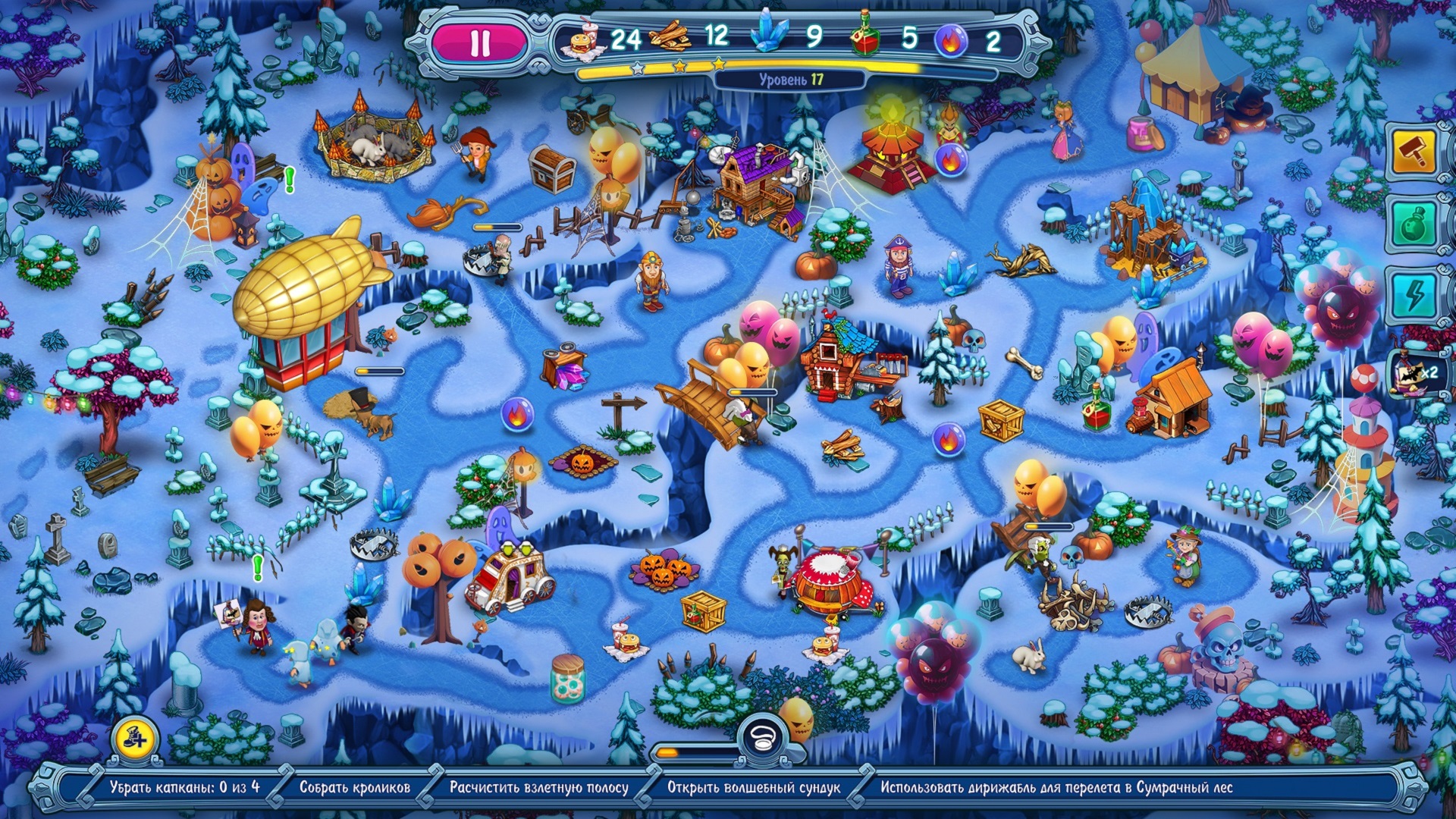
Task: Use the green potion flask booster
Action: pos(1413,225)
